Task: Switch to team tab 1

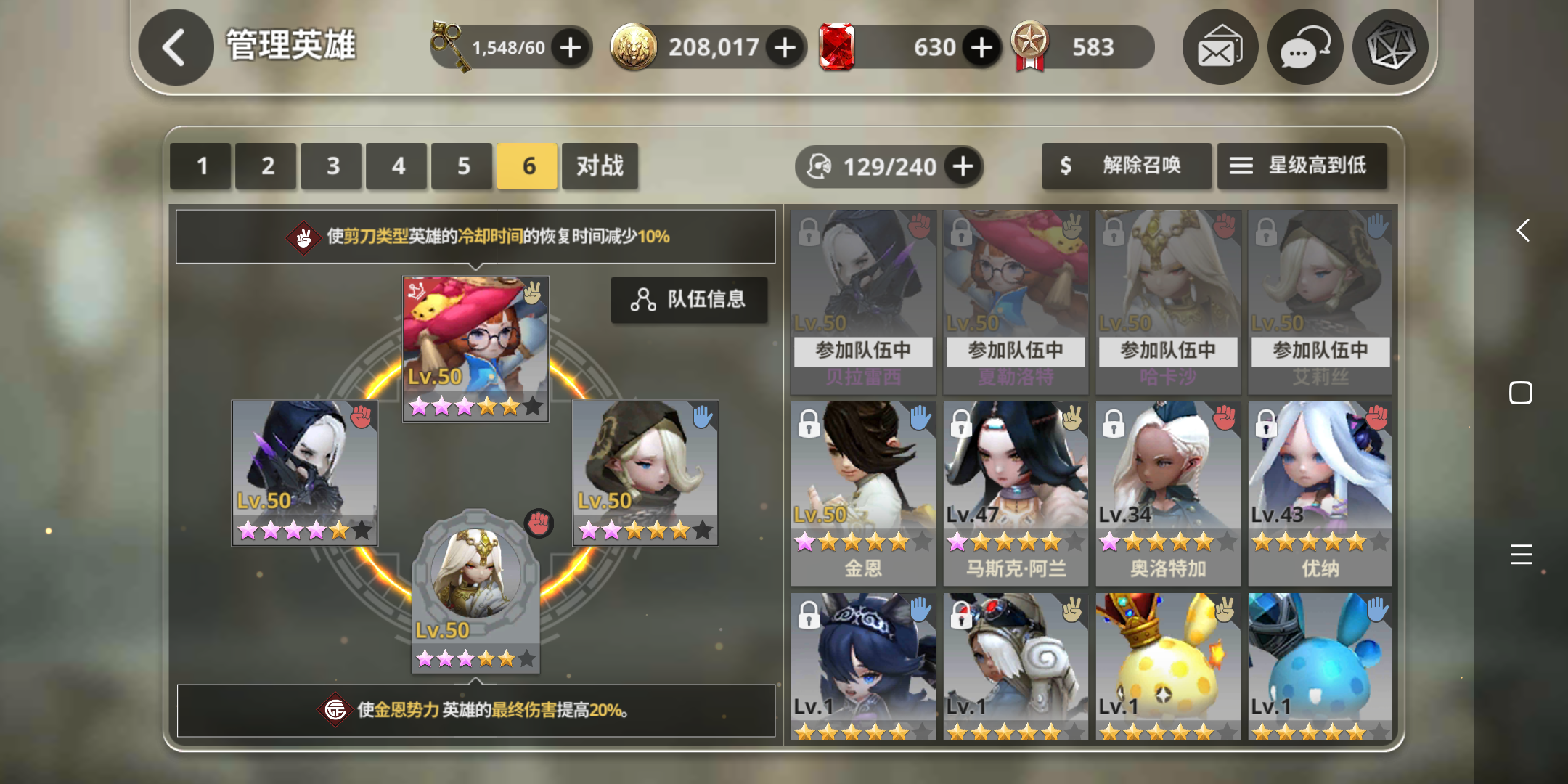Action: click(x=200, y=166)
